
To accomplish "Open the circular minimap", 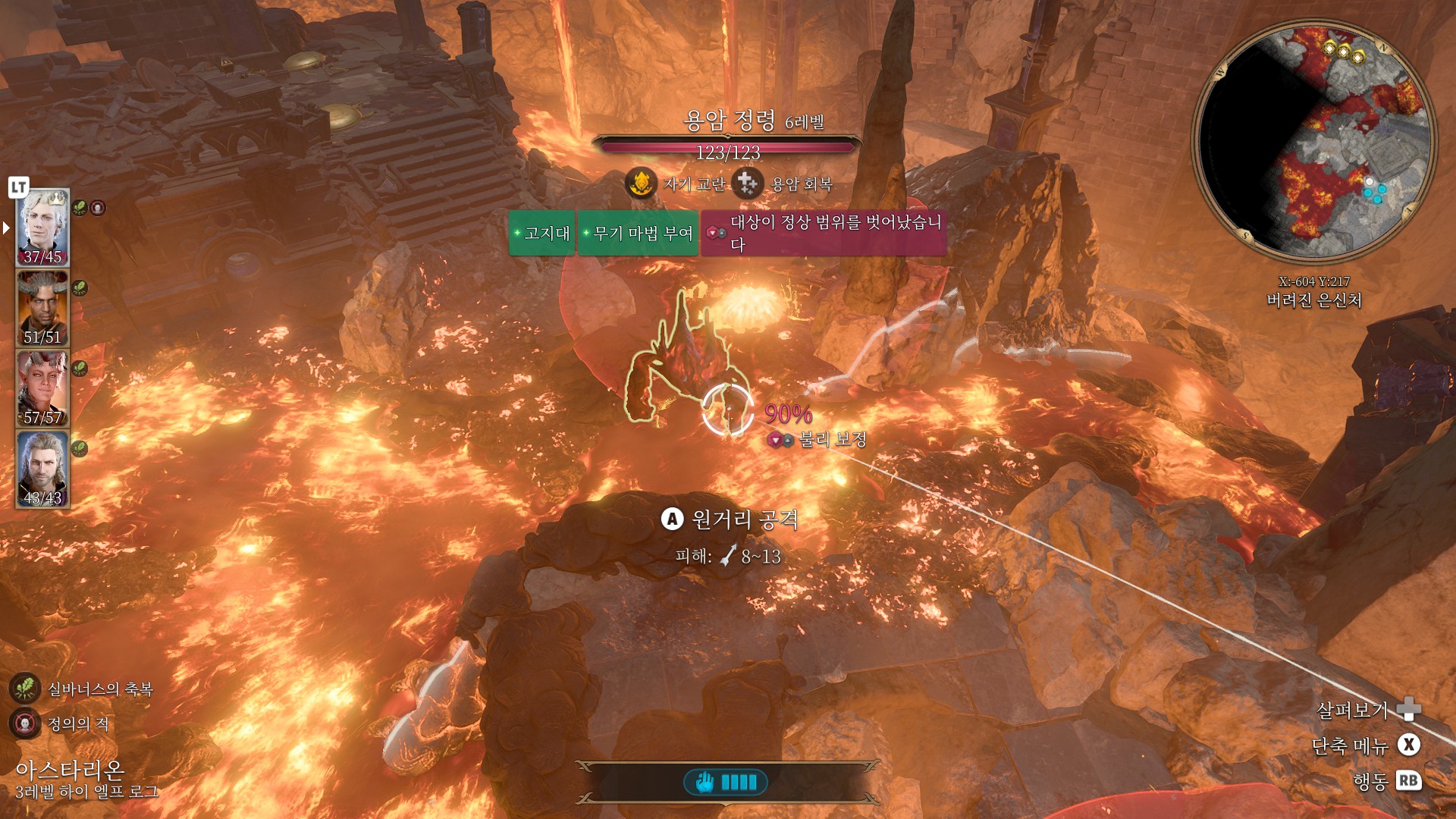I will (1314, 141).
